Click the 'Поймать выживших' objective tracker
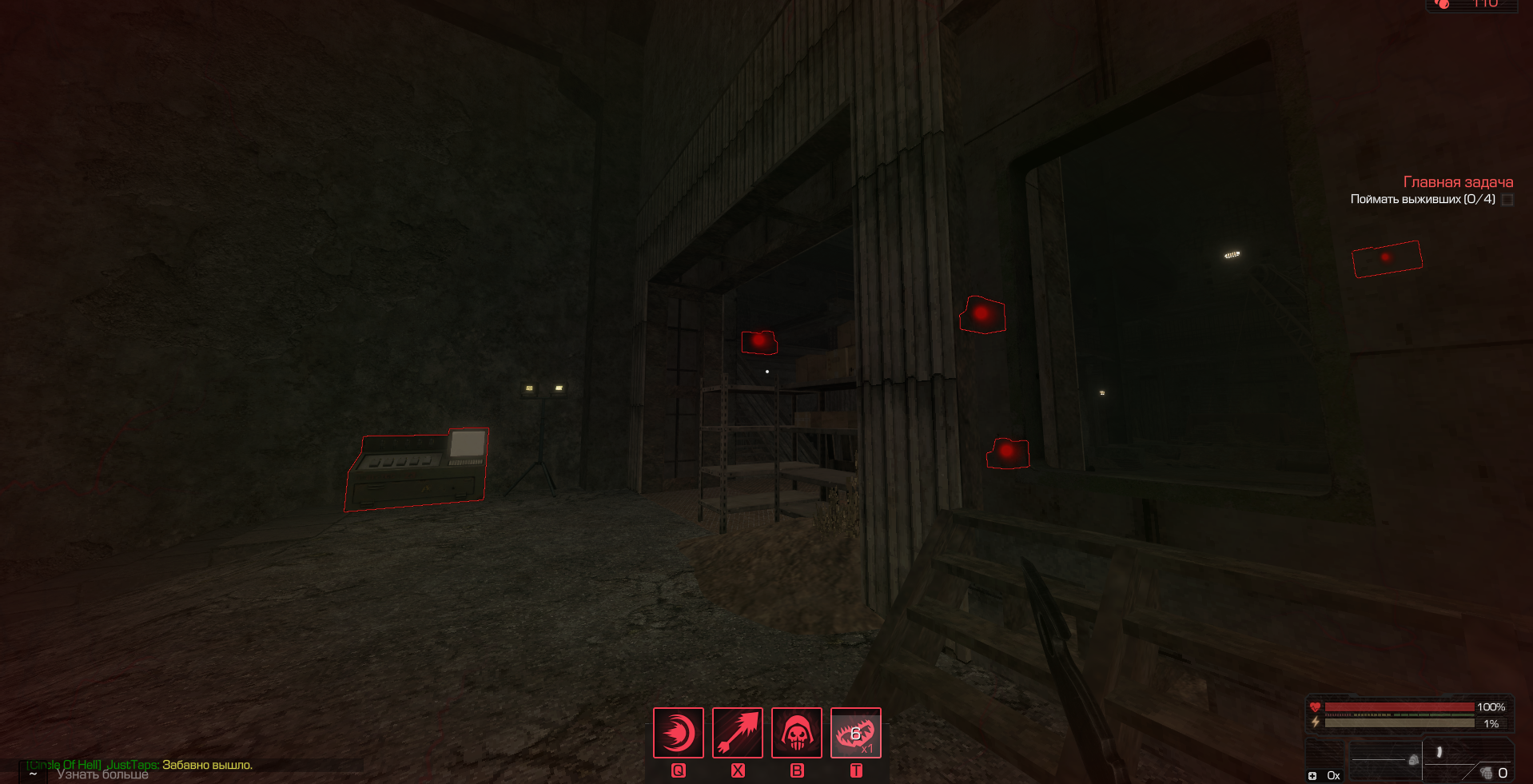 pos(1422,199)
